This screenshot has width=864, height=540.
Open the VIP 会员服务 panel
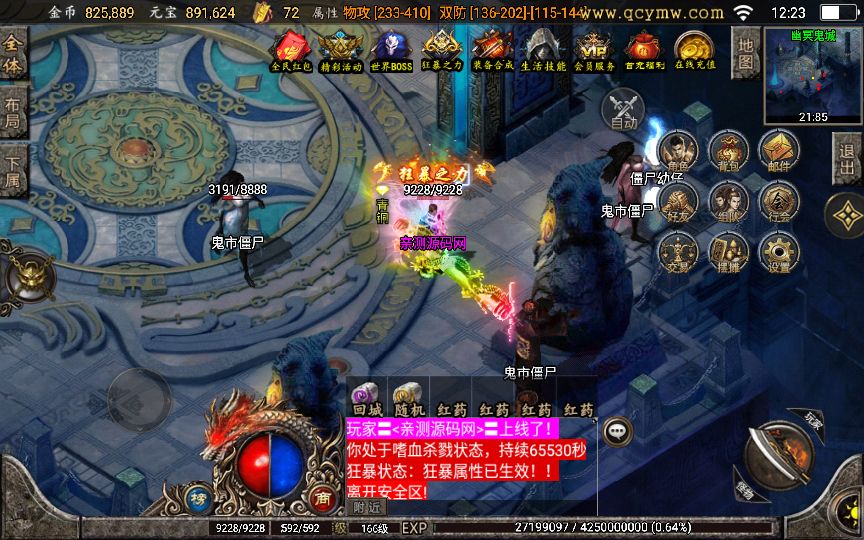594,49
